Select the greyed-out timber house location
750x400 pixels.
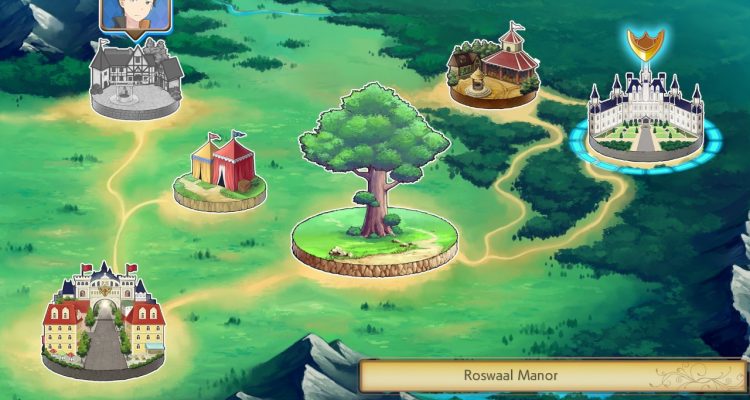(x=135, y=78)
